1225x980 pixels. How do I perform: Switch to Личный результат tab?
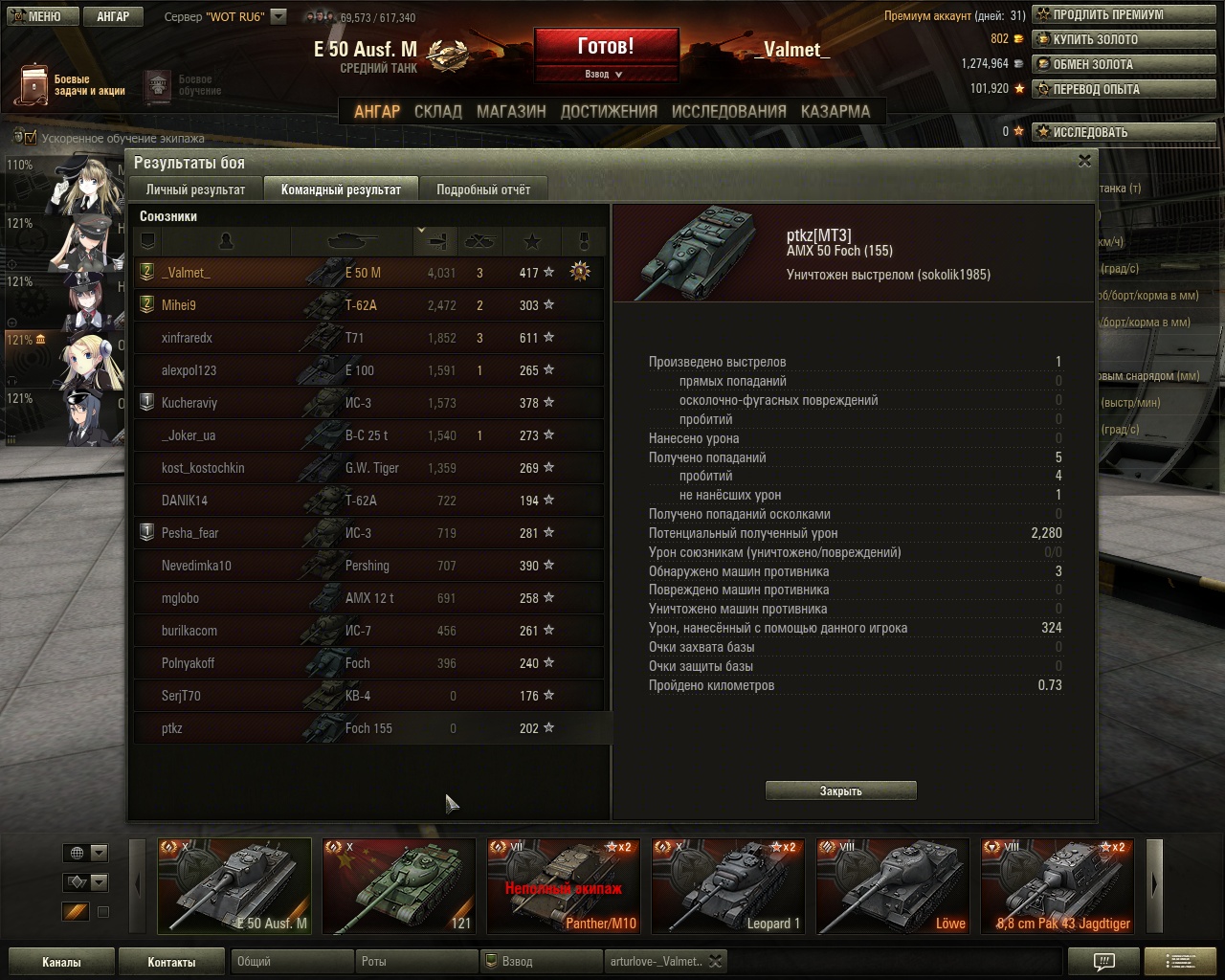(x=195, y=189)
